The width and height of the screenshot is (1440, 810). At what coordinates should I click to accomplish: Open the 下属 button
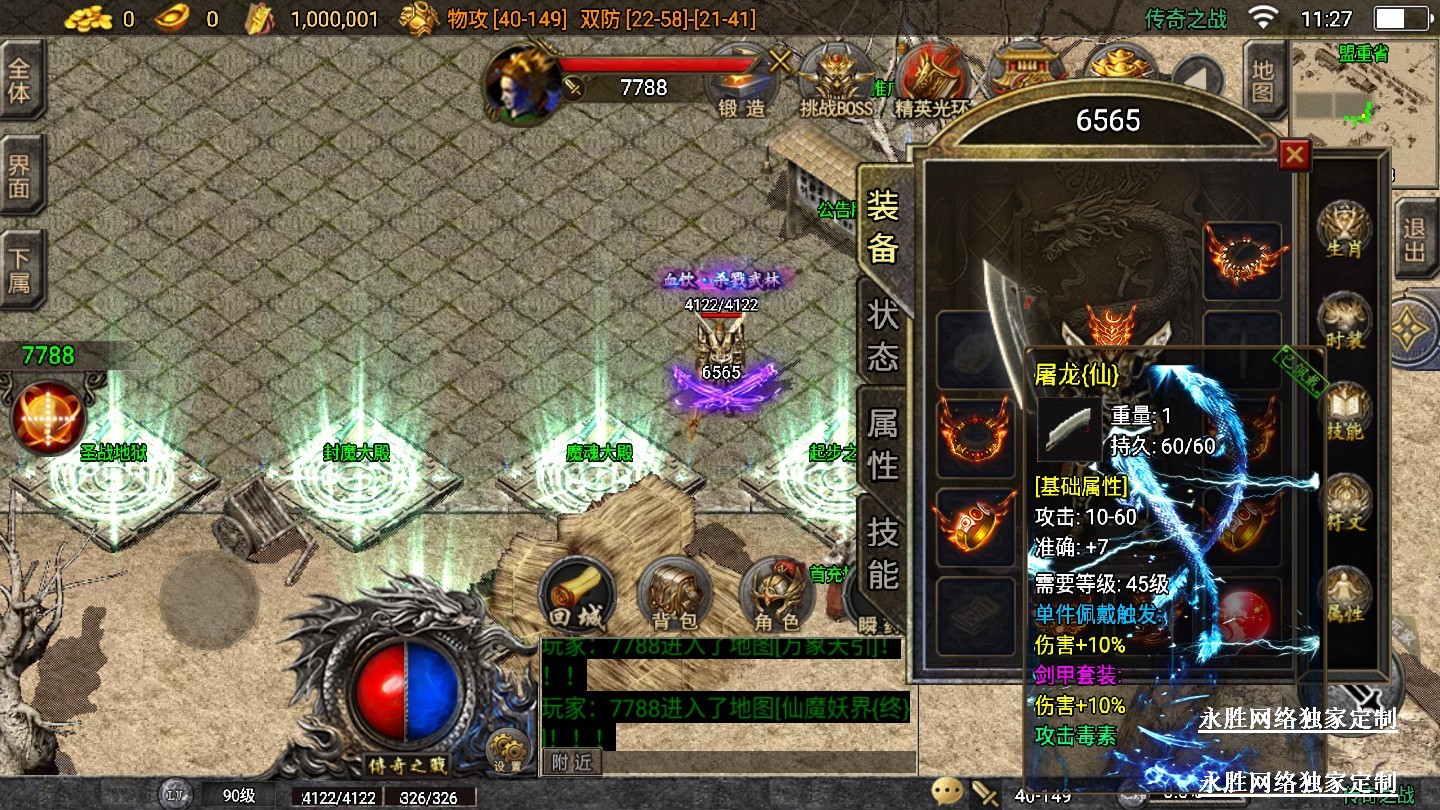coord(20,270)
